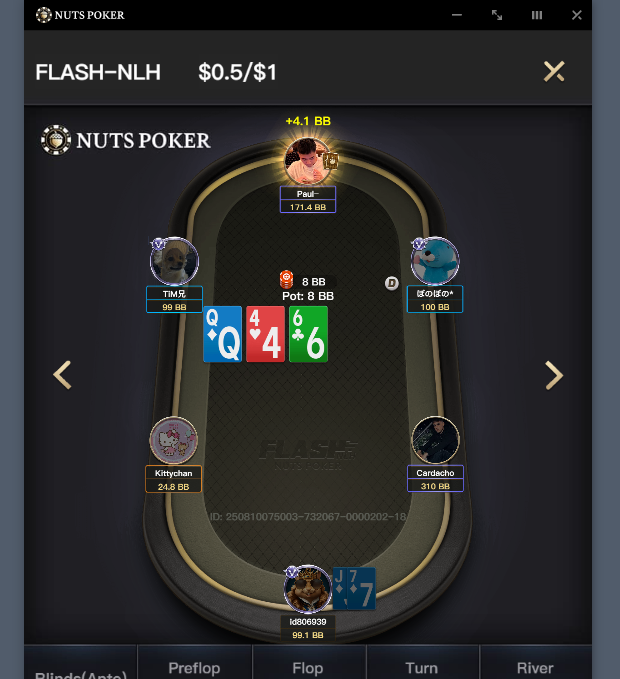Close the hand replay panel
The height and width of the screenshot is (679, 620).
[x=553, y=71]
